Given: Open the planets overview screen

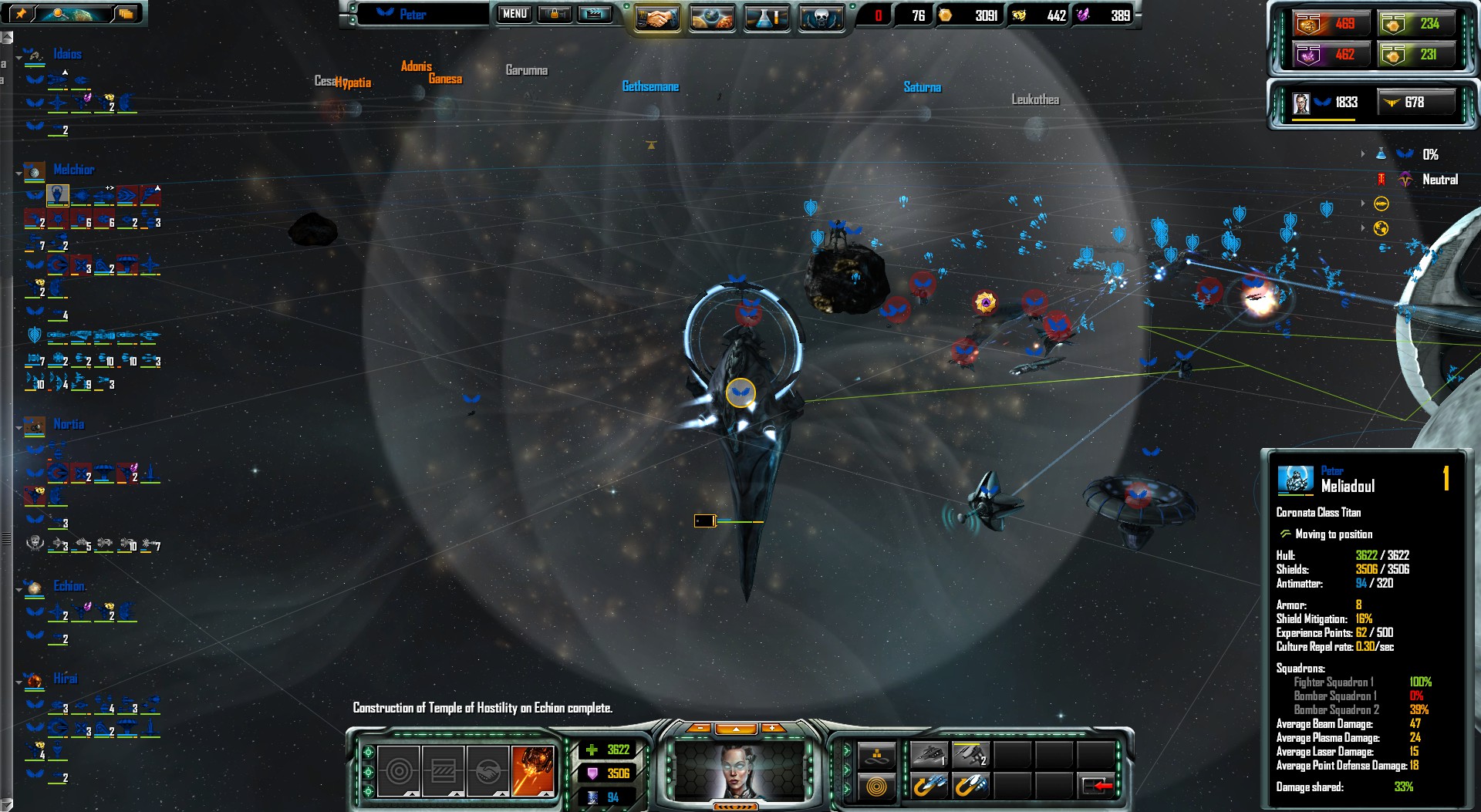Looking at the screenshot, I should pos(711,17).
